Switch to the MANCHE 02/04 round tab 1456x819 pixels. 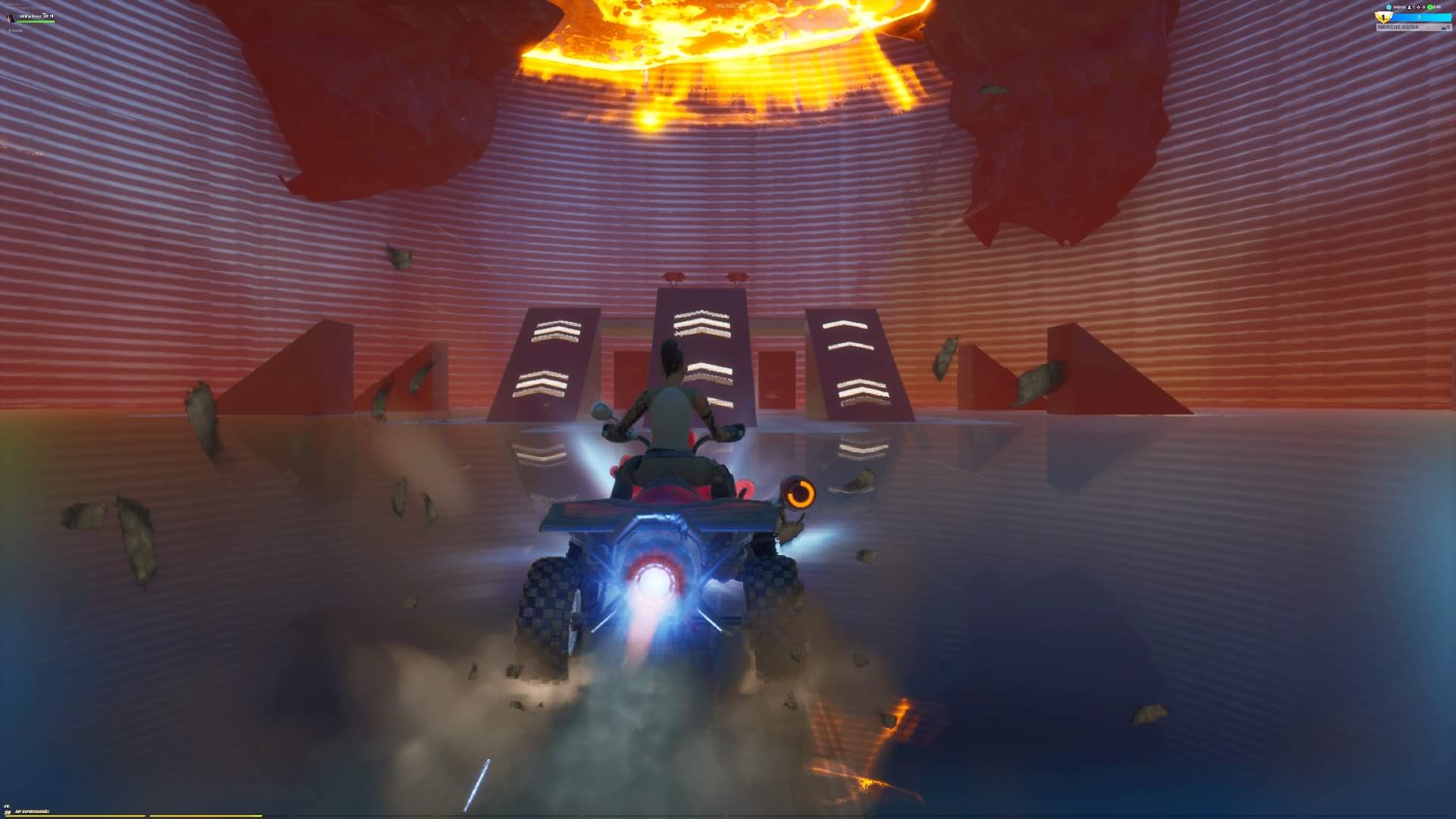click(x=1398, y=27)
